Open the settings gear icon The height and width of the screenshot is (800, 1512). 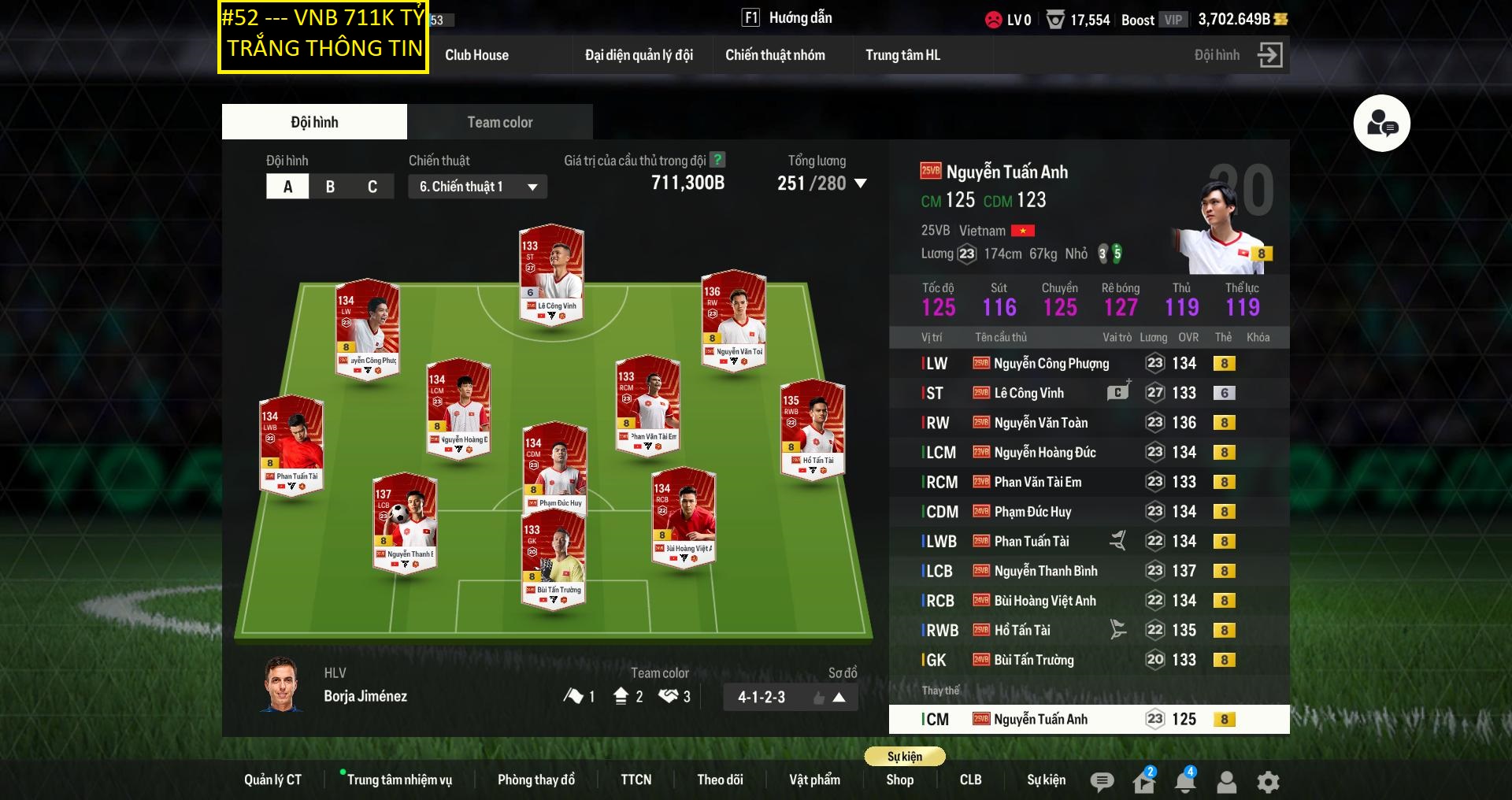pos(1267,782)
